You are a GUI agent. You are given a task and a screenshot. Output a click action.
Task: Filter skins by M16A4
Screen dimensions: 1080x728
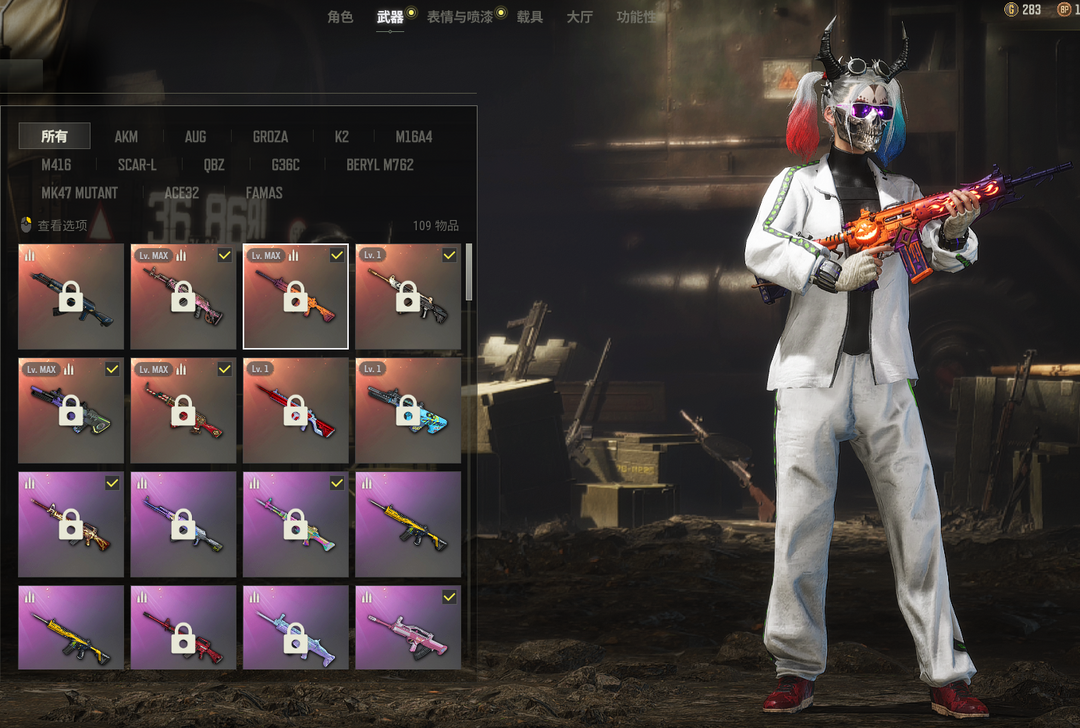(414, 136)
